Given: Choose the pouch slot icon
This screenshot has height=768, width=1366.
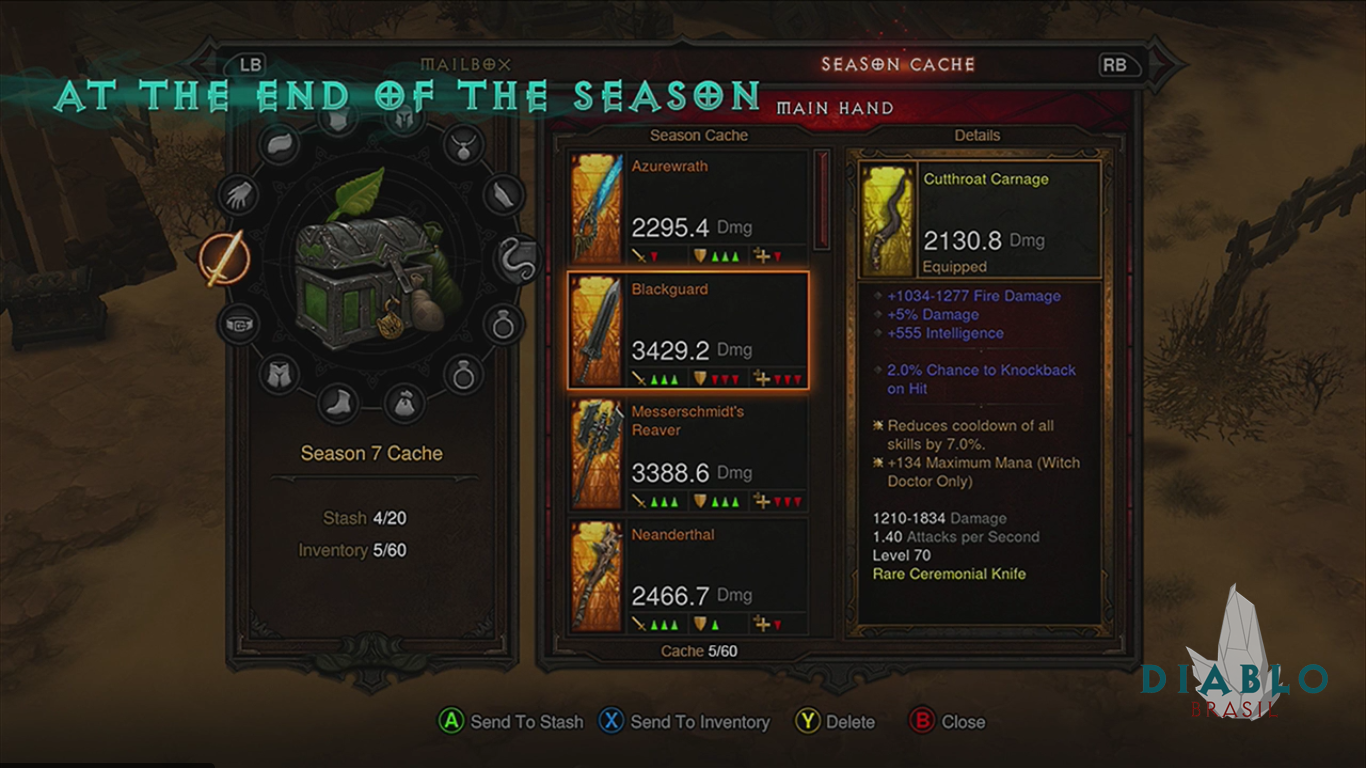Looking at the screenshot, I should [x=404, y=403].
